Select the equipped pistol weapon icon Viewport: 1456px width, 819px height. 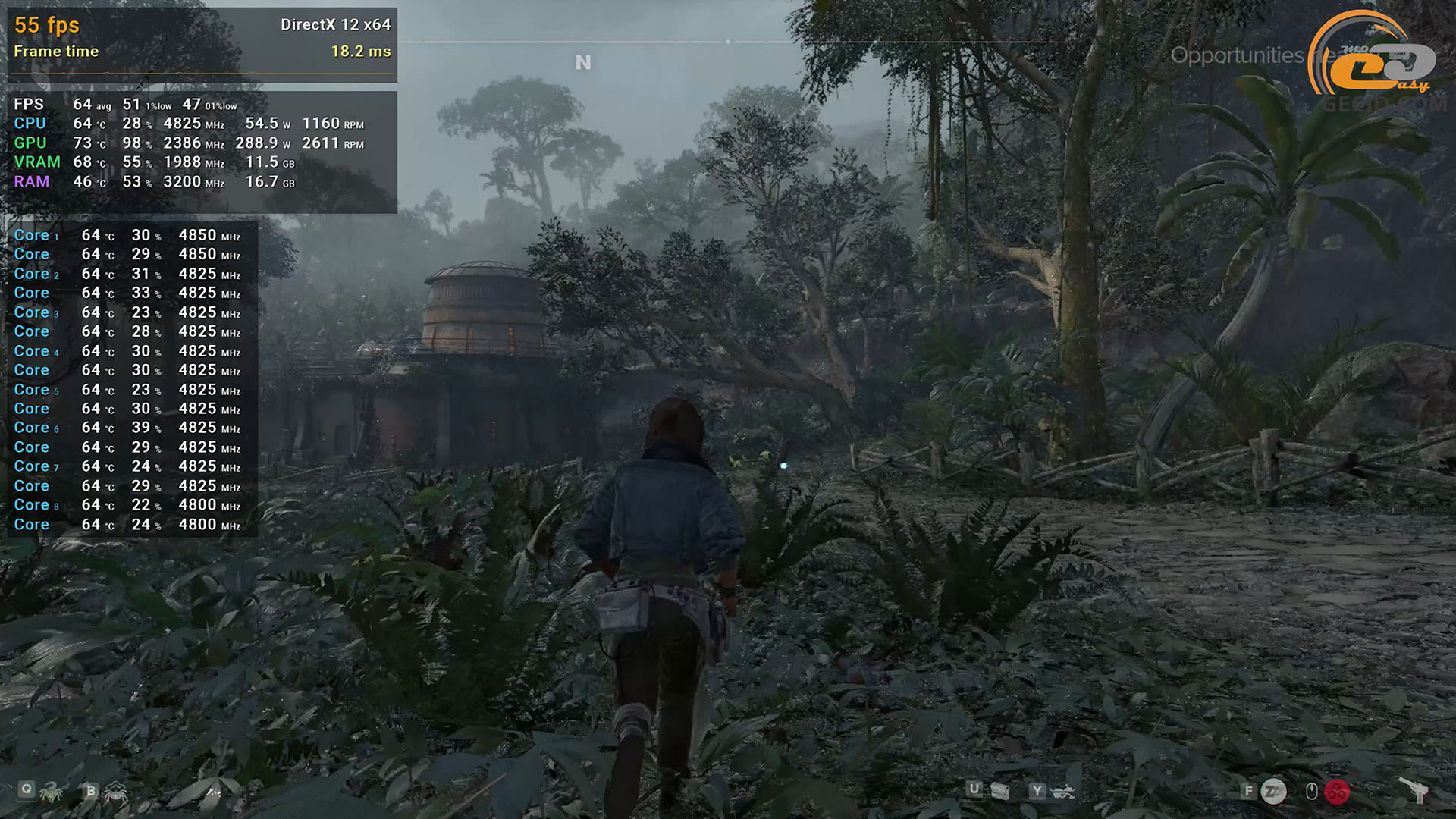coord(1415,791)
